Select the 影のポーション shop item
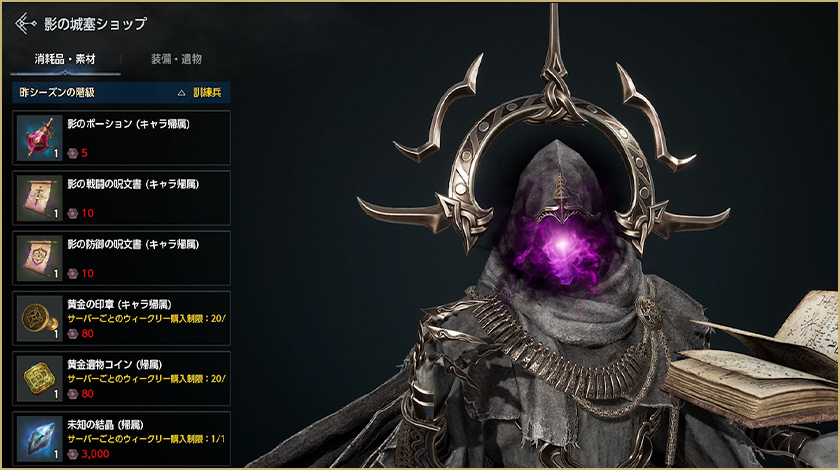840x470 pixels. [121, 137]
